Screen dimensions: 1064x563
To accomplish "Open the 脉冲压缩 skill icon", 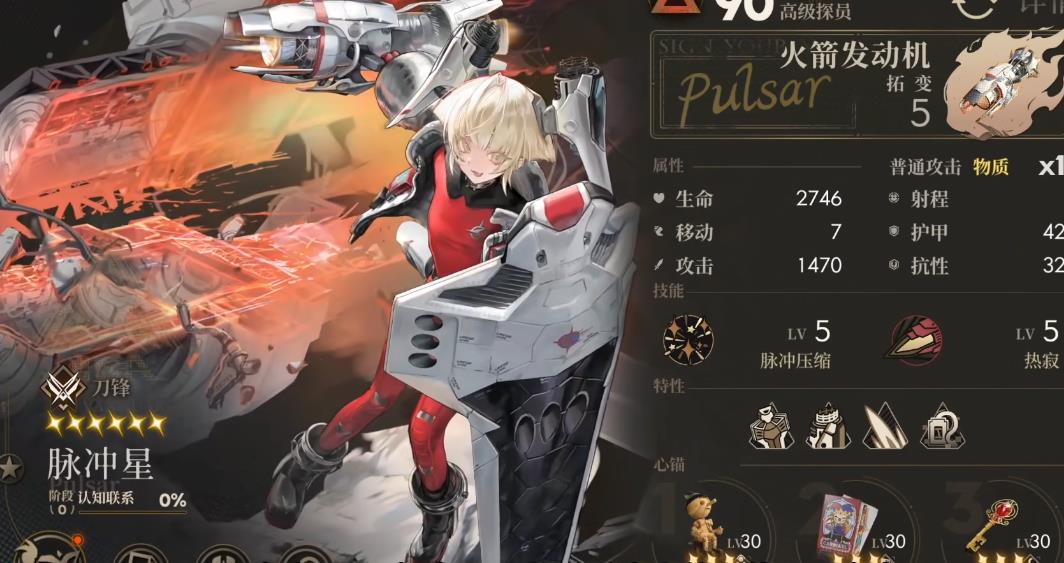I will click(688, 339).
